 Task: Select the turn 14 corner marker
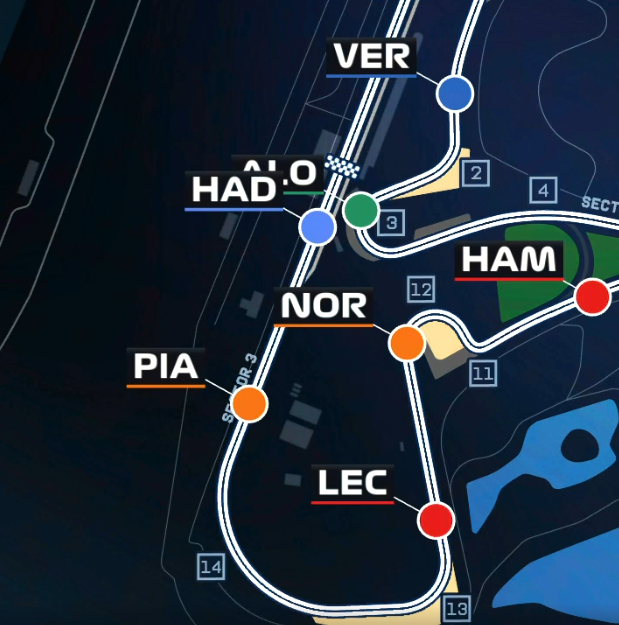(210, 568)
